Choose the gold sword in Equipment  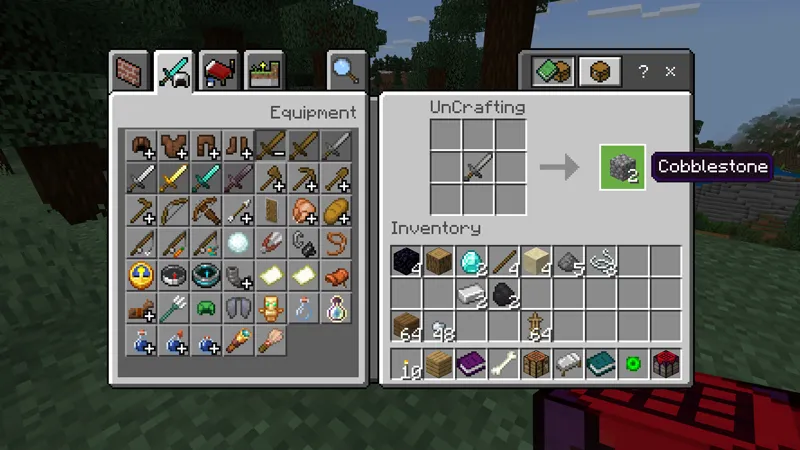tap(173, 179)
